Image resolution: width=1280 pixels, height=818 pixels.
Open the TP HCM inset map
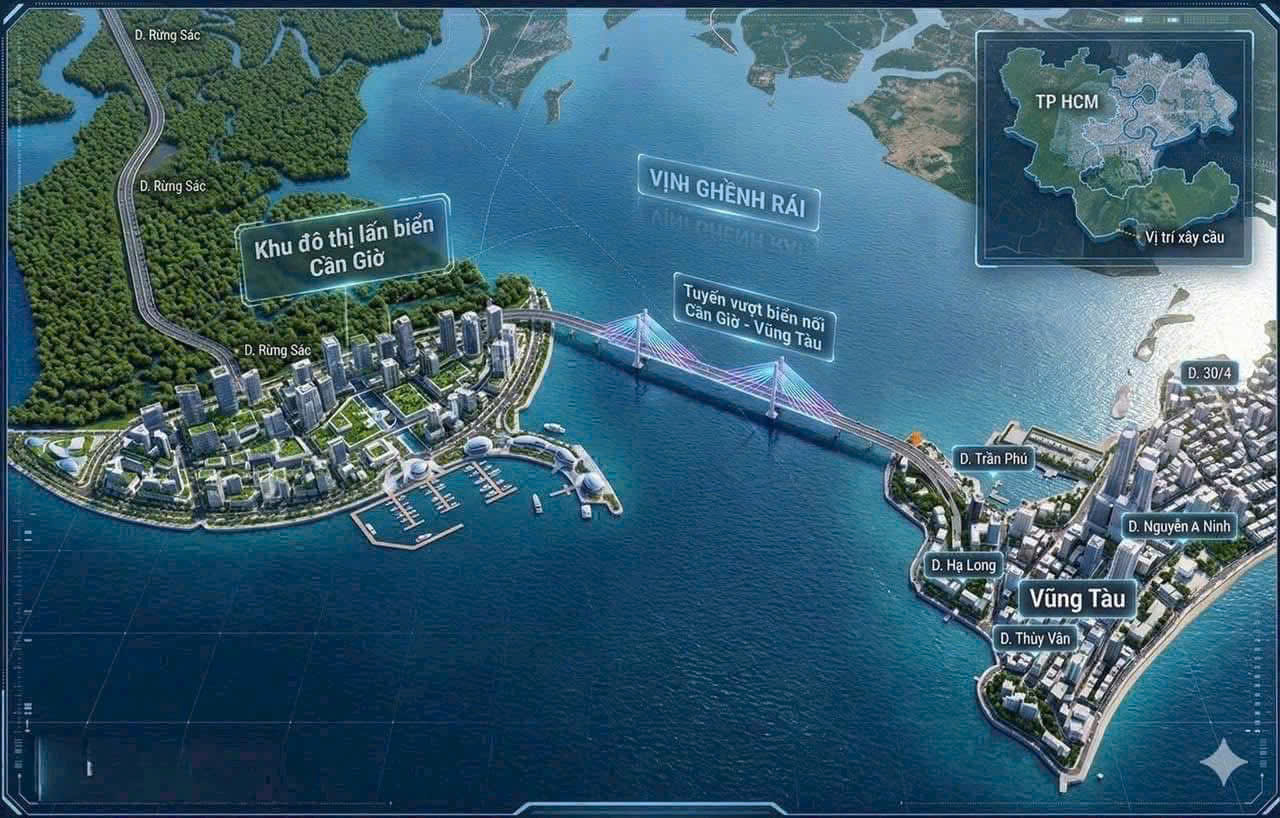pos(1113,147)
